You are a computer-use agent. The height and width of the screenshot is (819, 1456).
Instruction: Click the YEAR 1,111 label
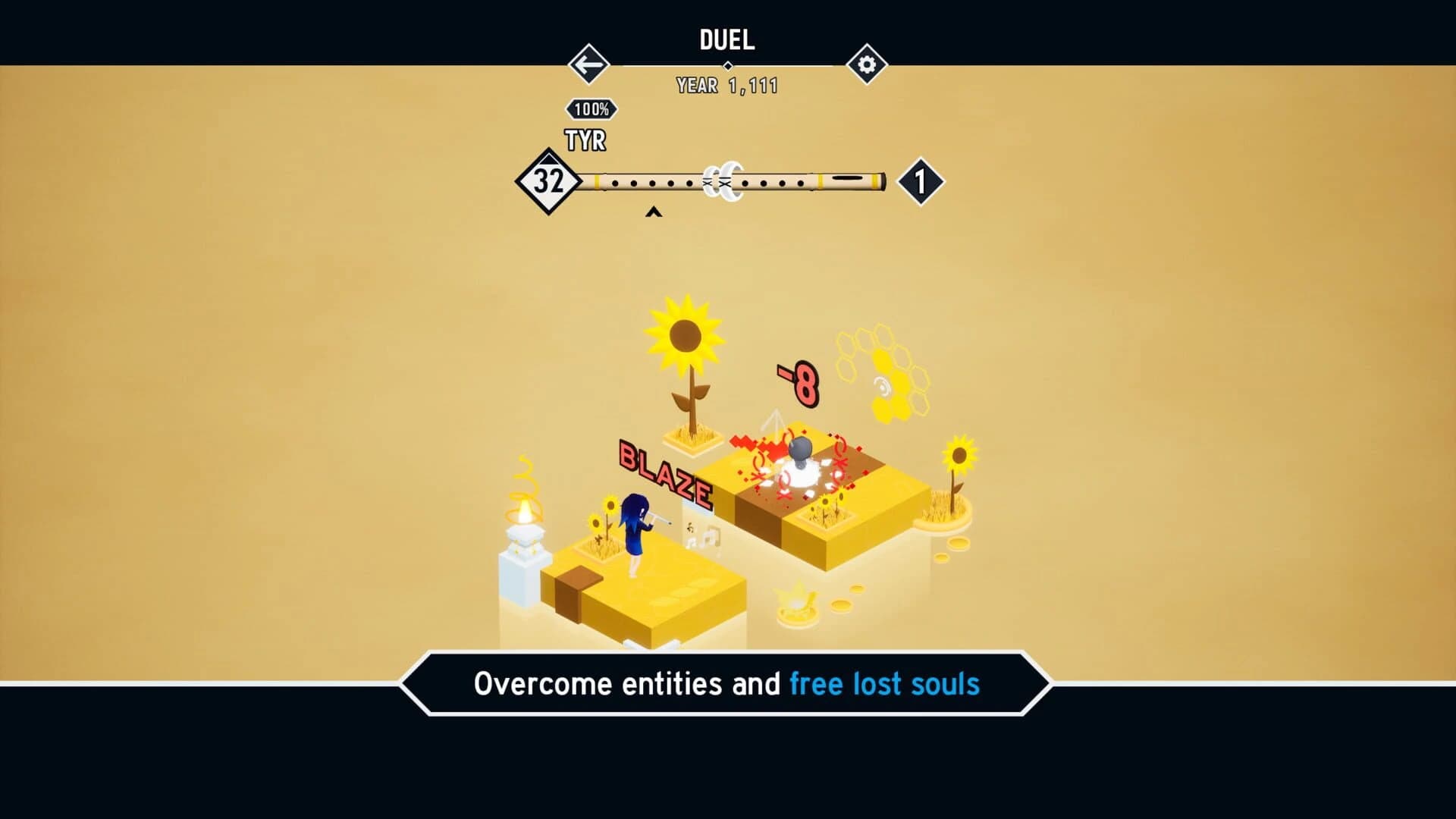[726, 86]
